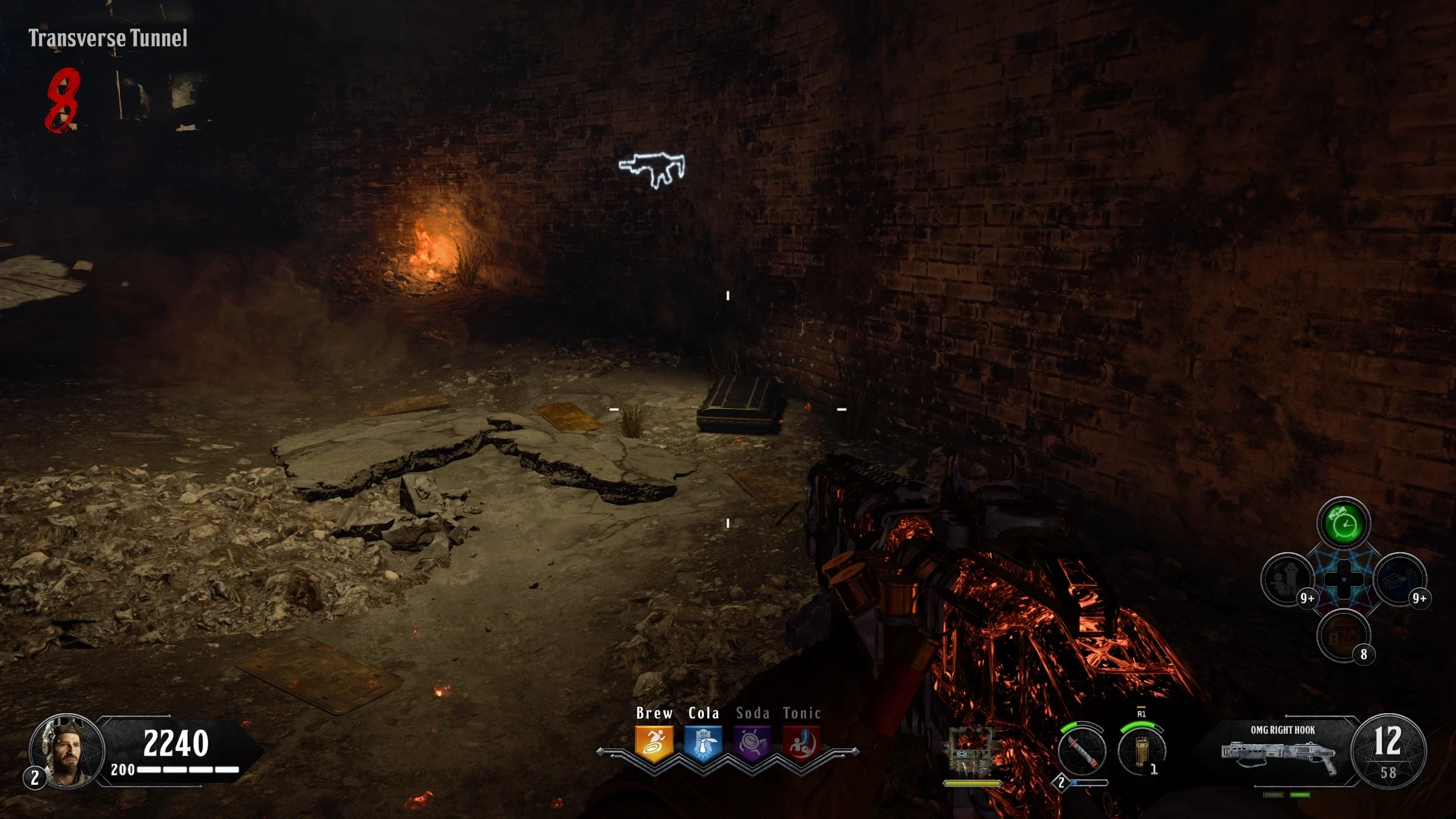This screenshot has height=819, width=1456.
Task: Select the spiked shield icon
Action: click(972, 751)
